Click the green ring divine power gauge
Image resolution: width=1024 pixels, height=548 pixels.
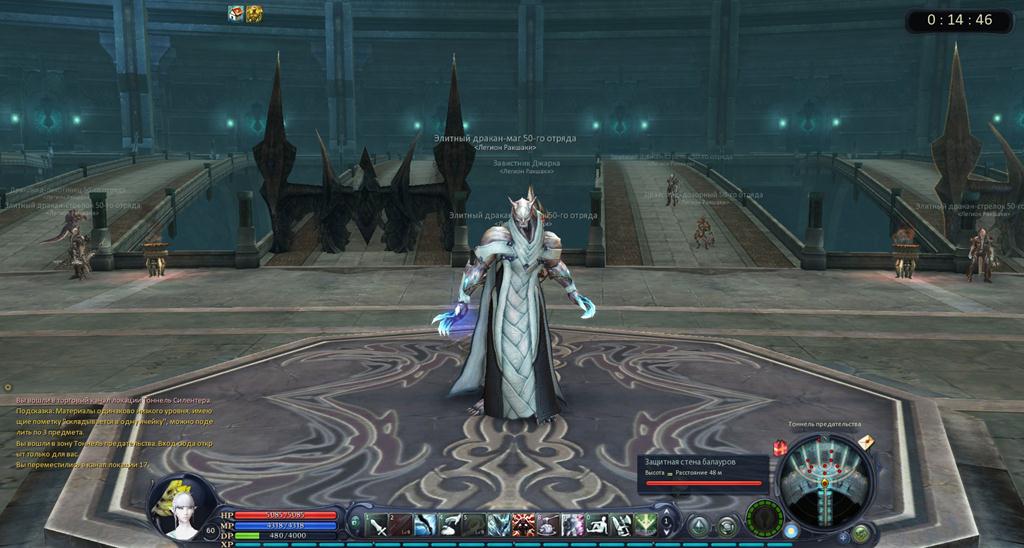762,519
